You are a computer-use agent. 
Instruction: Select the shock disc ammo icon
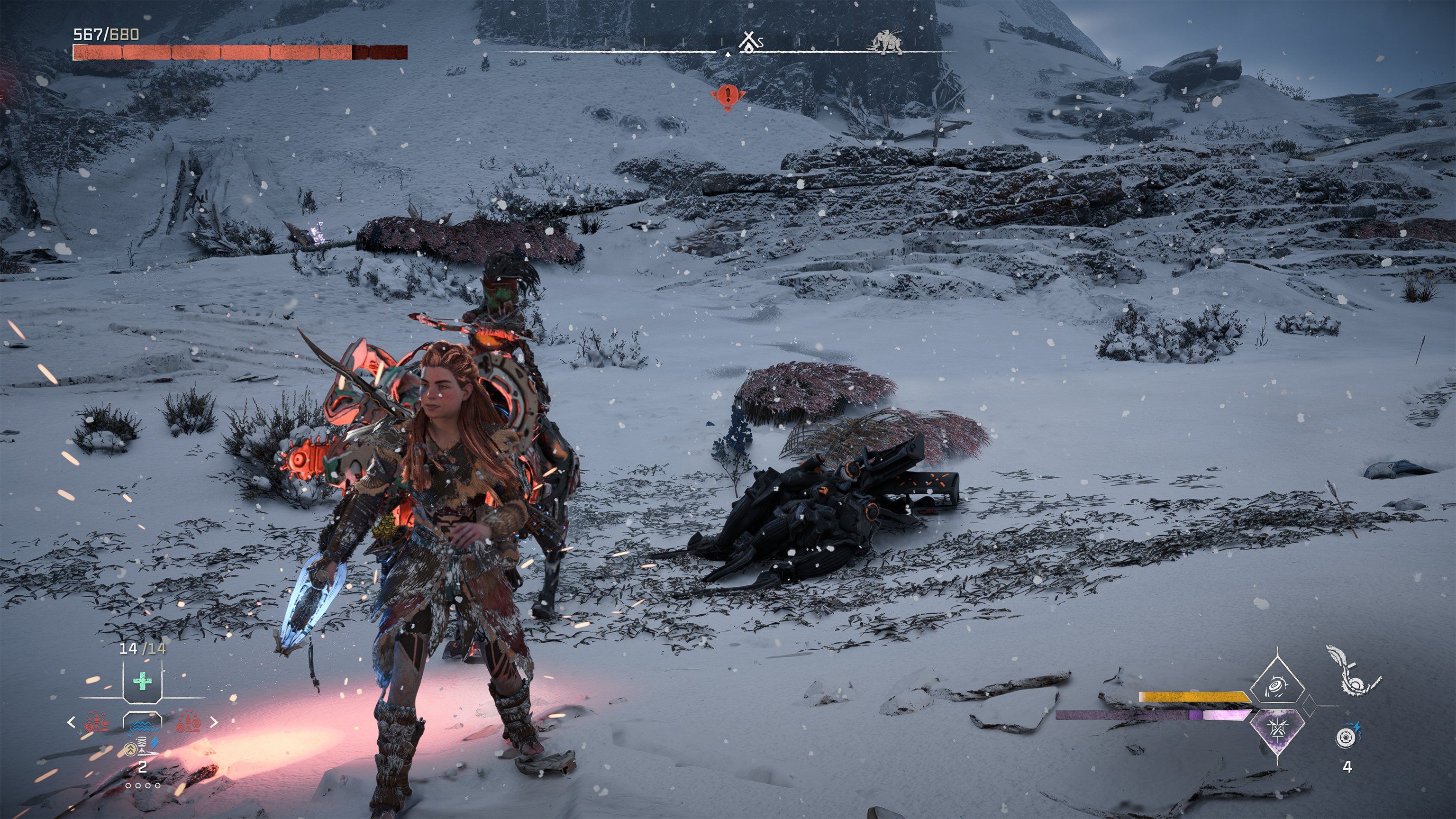[x=1347, y=737]
